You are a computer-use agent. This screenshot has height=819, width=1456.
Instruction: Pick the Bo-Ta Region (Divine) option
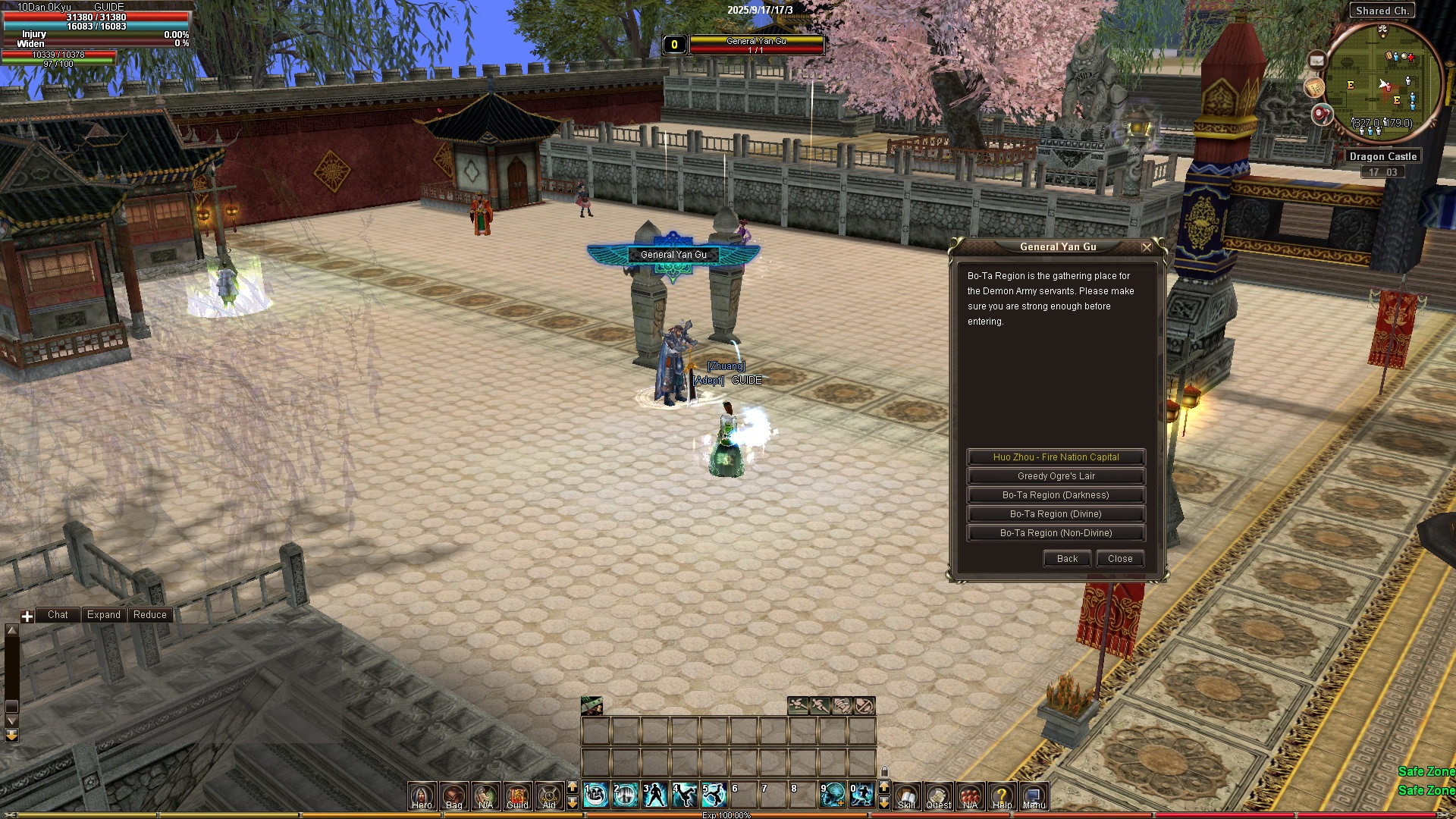1056,514
